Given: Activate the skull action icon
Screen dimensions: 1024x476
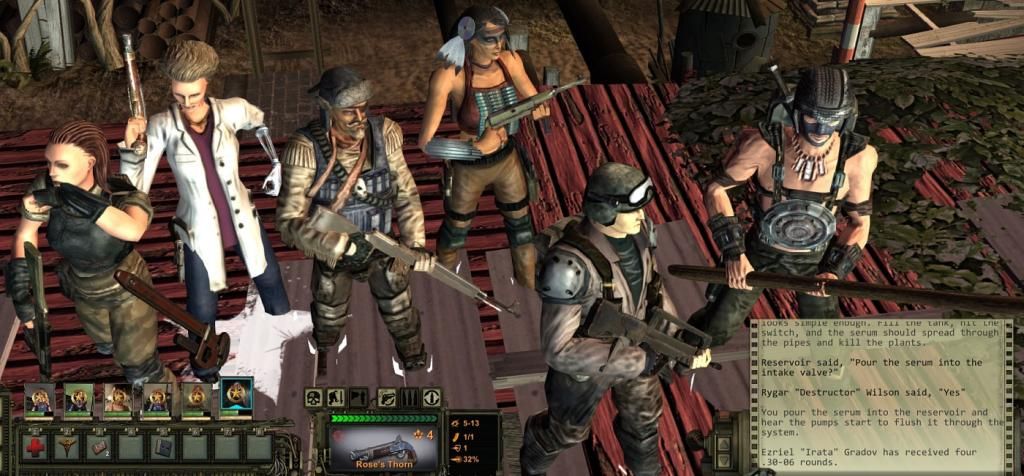Looking at the screenshot, I should point(314,398).
